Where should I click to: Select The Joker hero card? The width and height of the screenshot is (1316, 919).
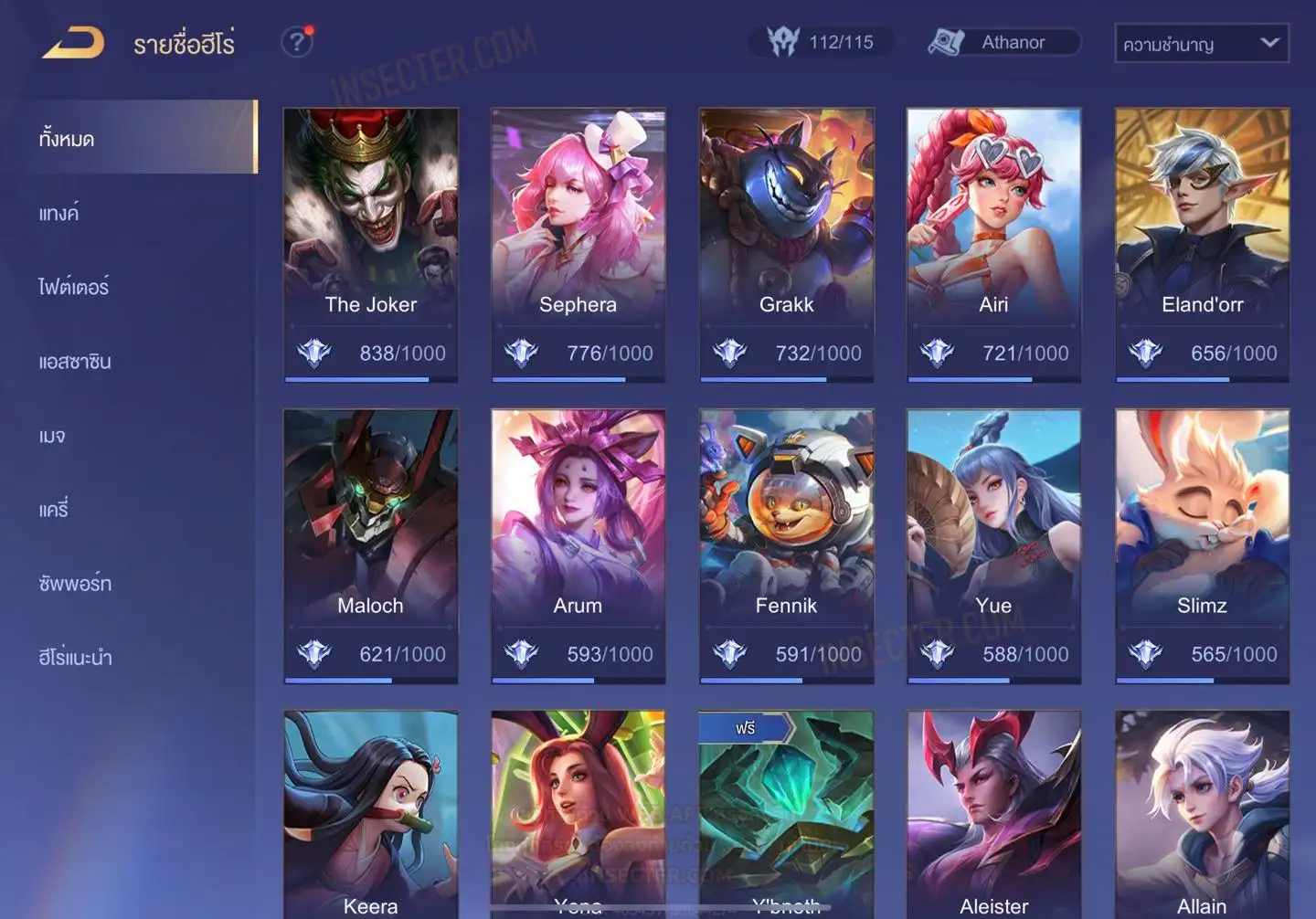371,244
